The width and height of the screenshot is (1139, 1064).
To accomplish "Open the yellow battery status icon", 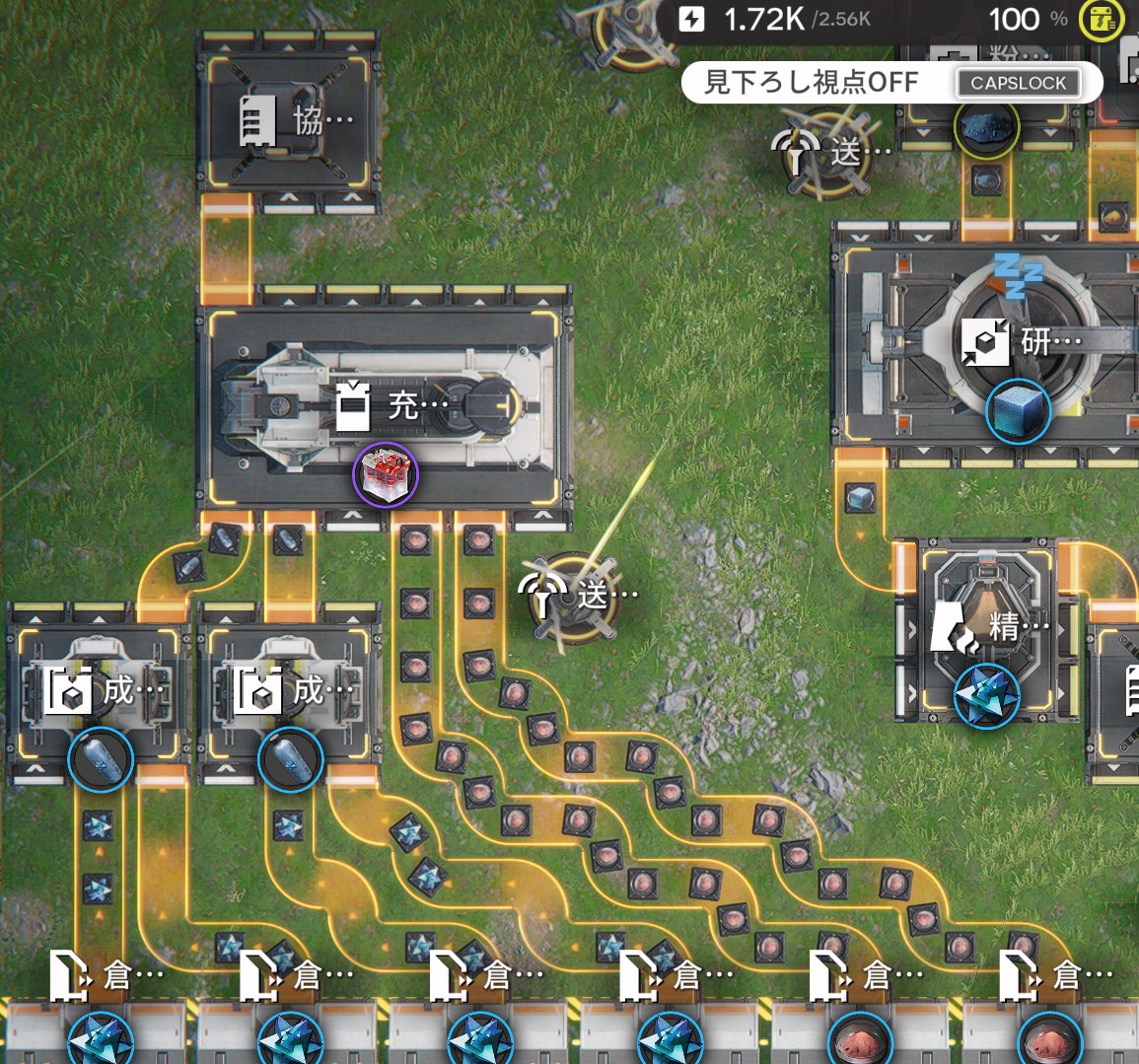I will point(1100,20).
